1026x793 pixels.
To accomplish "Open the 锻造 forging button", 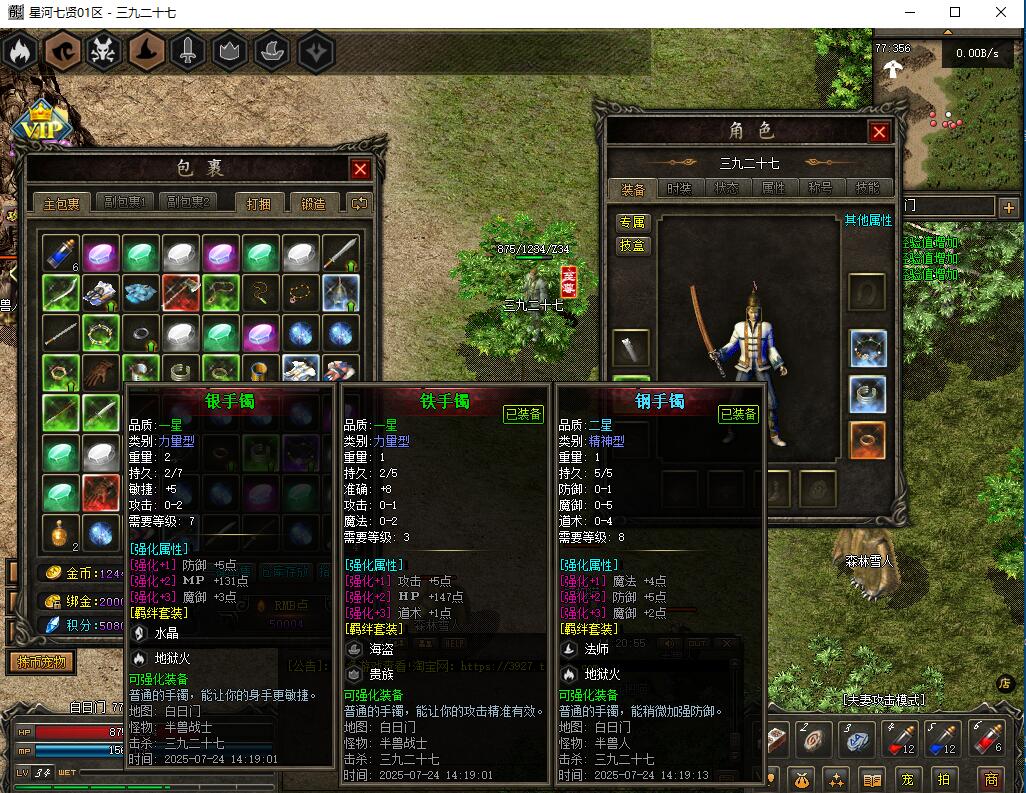I will pyautogui.click(x=313, y=203).
